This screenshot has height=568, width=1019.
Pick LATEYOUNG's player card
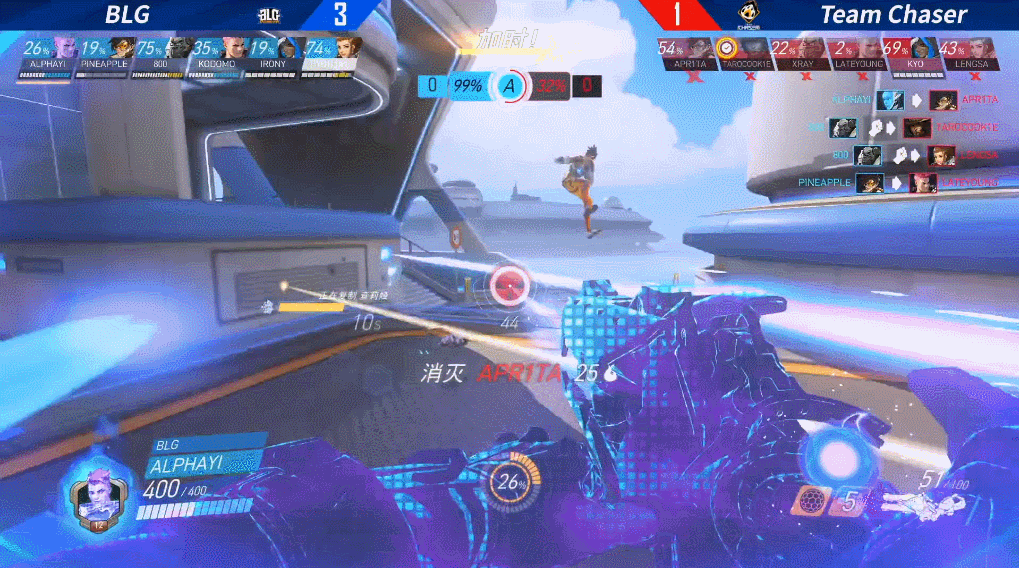click(x=856, y=54)
